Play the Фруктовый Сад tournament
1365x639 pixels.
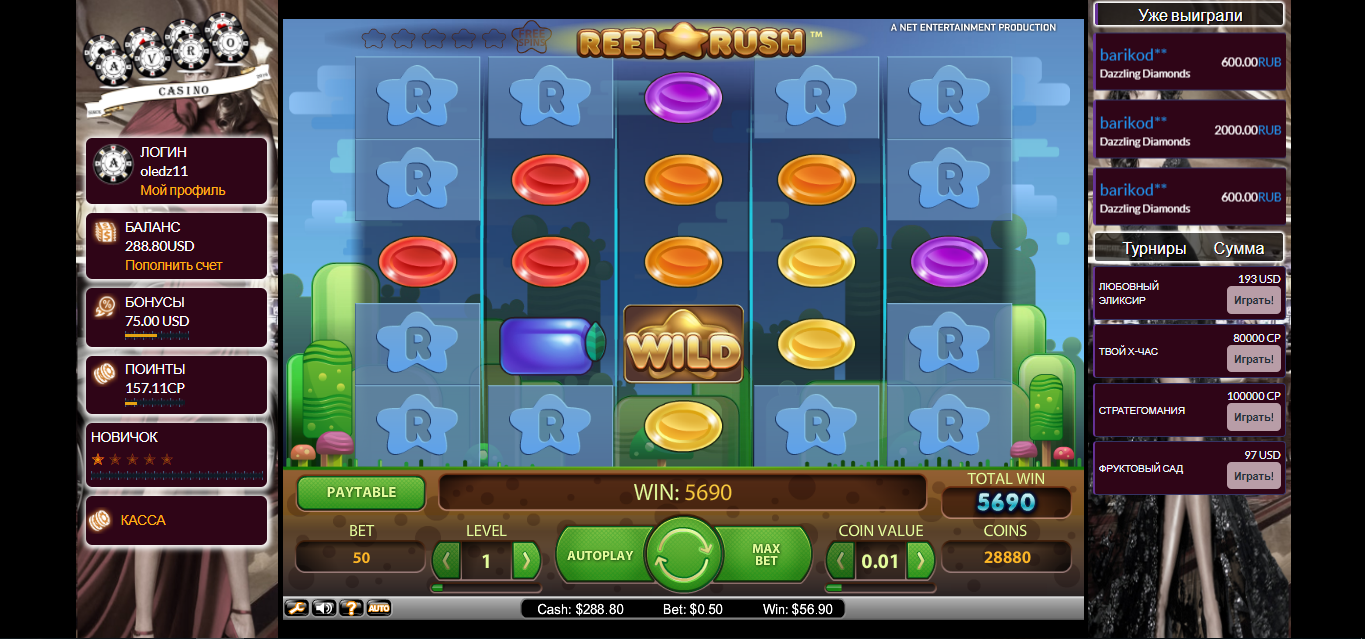click(1253, 476)
